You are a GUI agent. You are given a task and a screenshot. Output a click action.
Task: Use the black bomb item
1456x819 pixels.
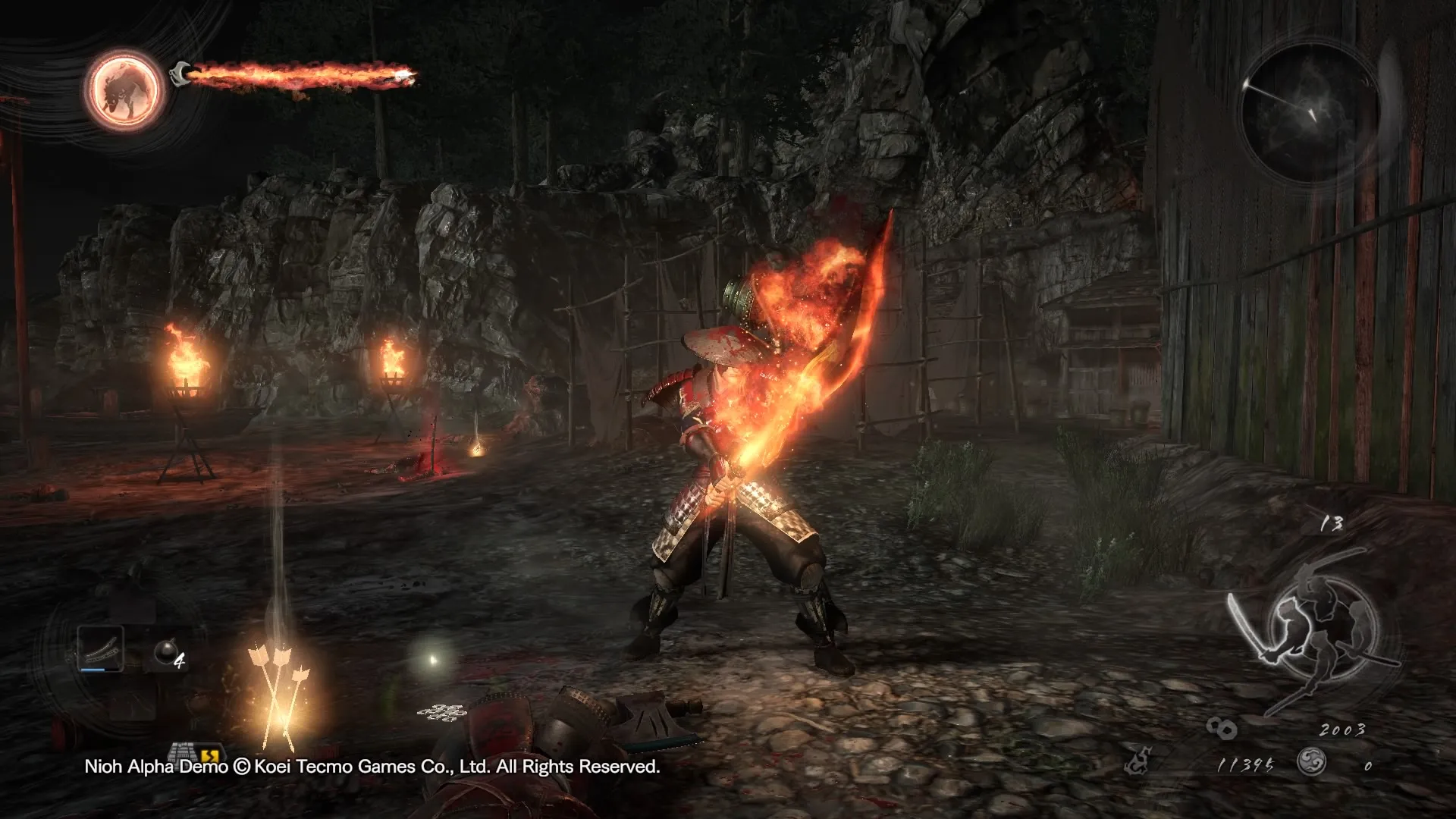166,651
